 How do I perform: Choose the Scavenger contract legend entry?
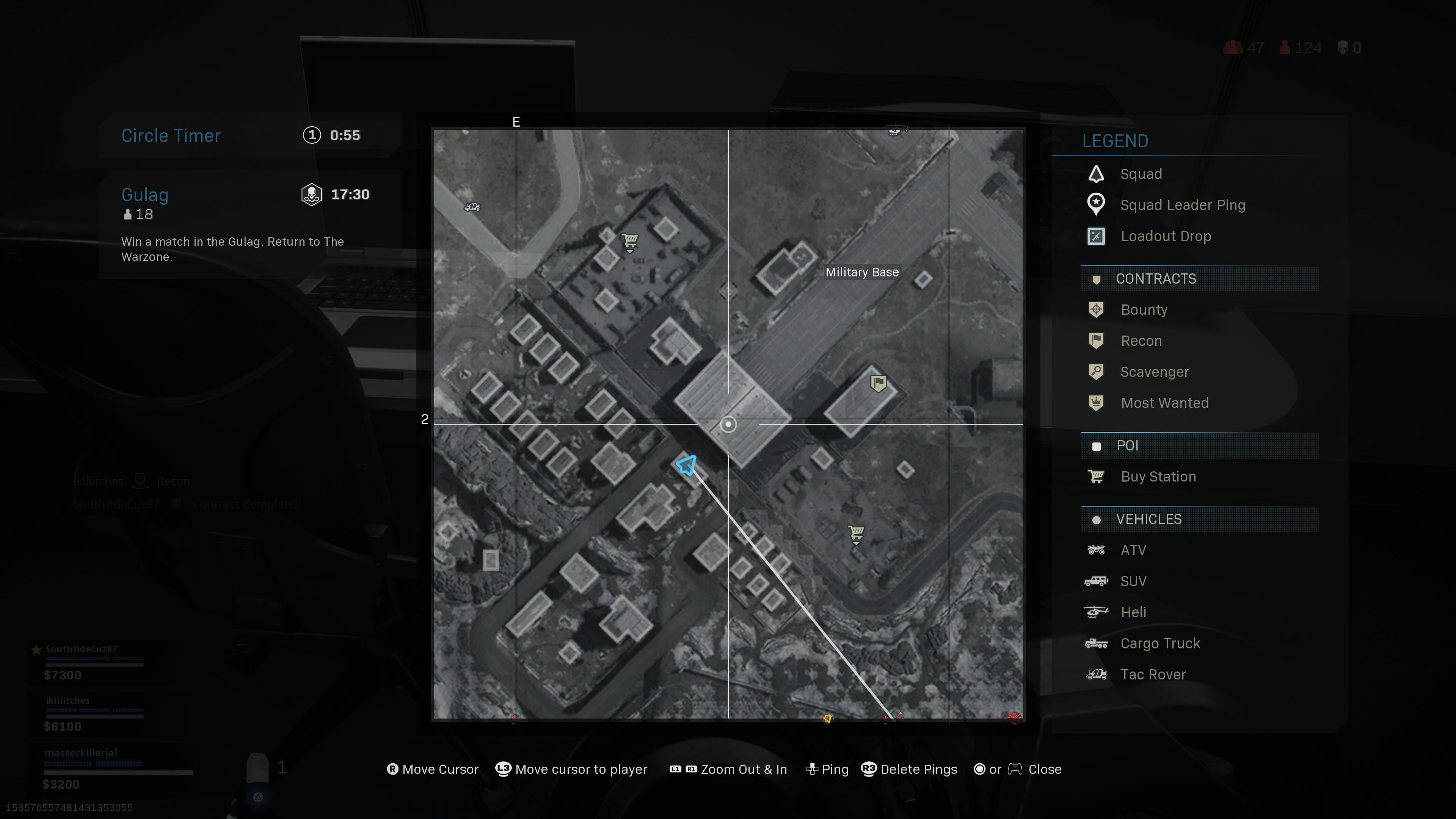[1154, 372]
